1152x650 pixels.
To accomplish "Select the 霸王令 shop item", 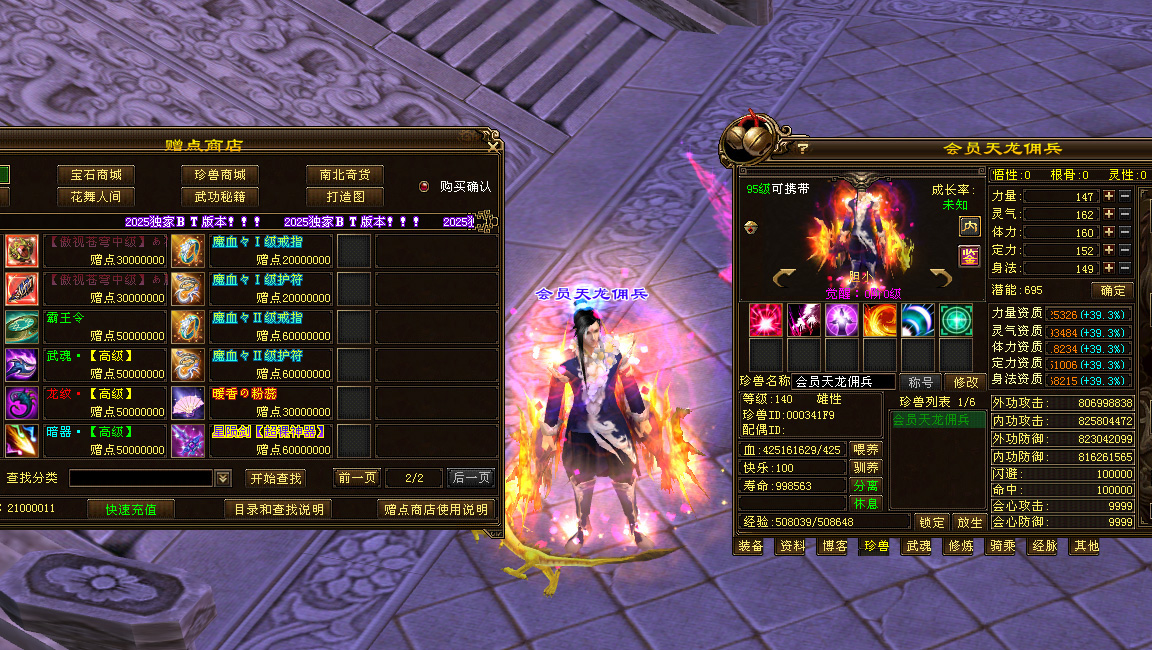I will [22, 327].
